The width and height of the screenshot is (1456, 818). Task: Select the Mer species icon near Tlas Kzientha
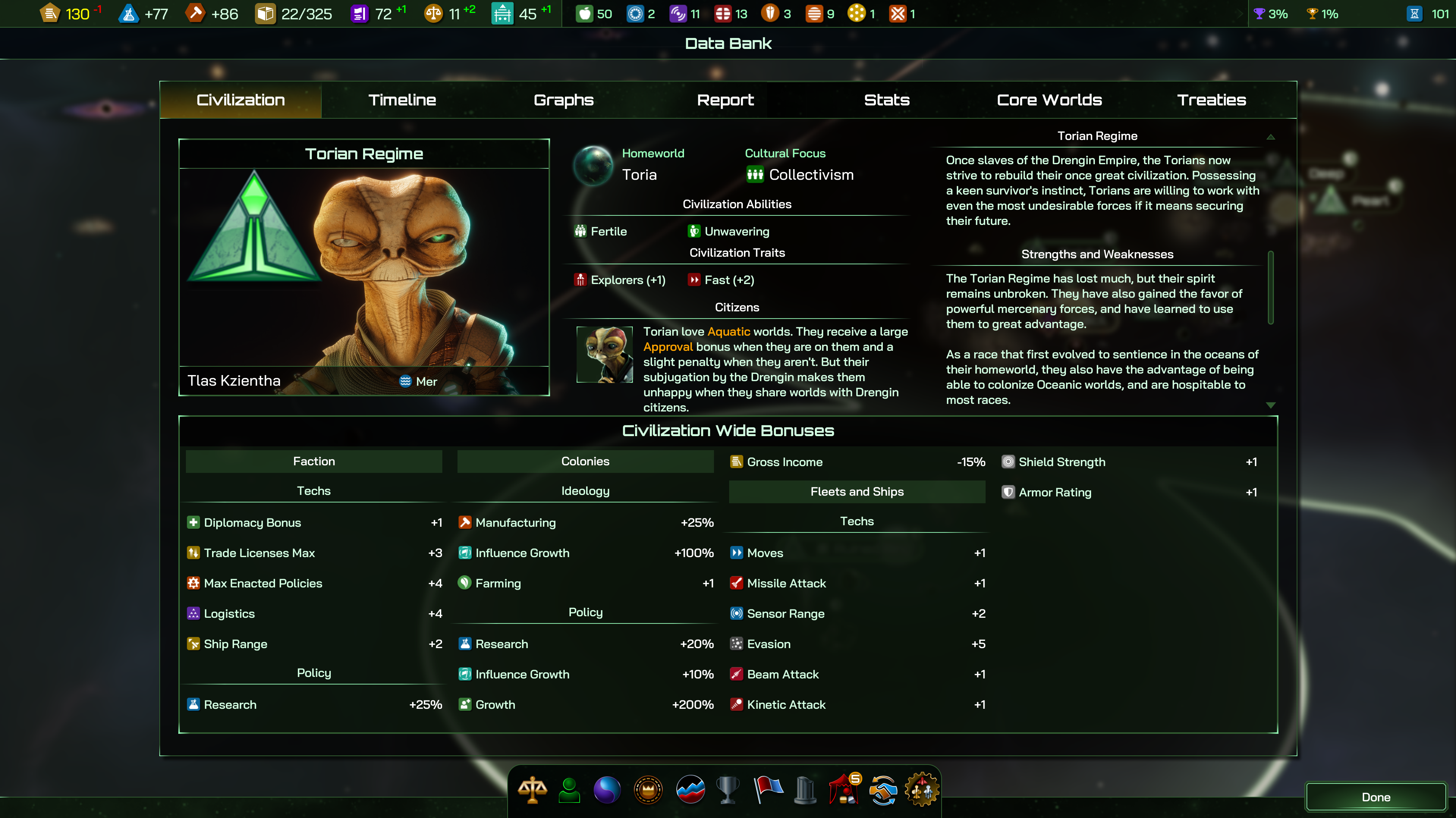(405, 382)
